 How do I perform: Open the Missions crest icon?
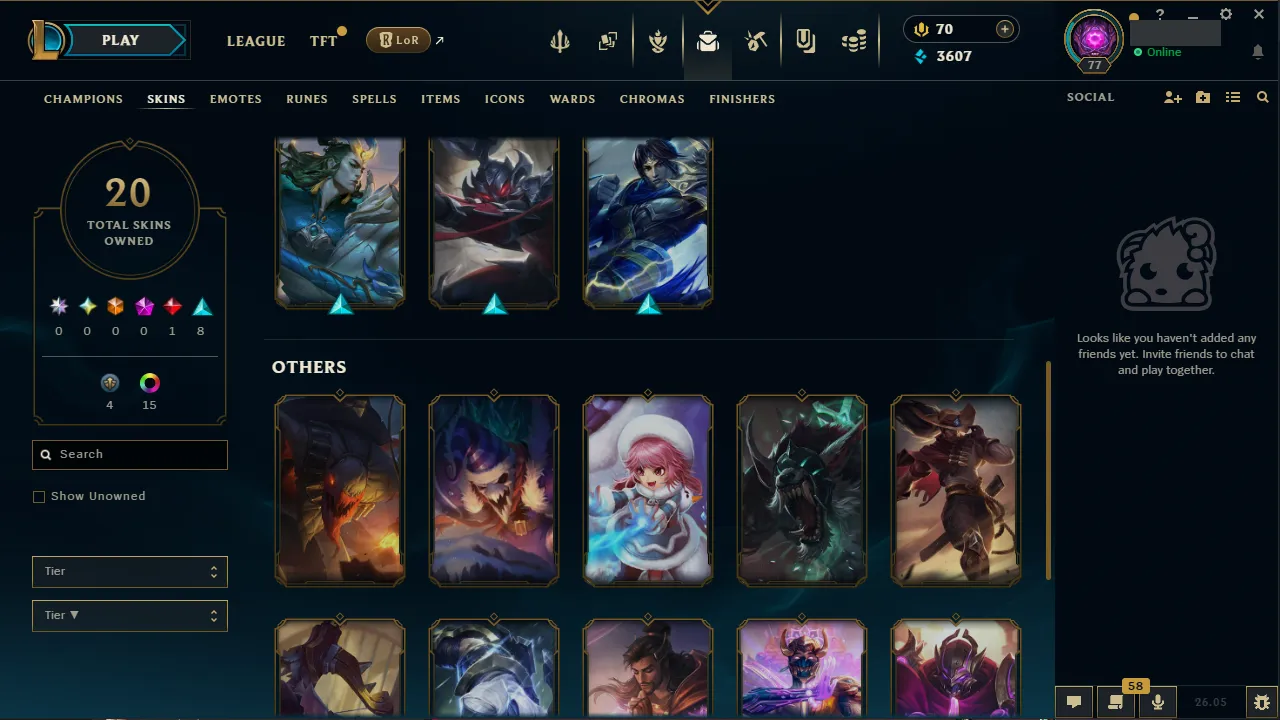658,40
